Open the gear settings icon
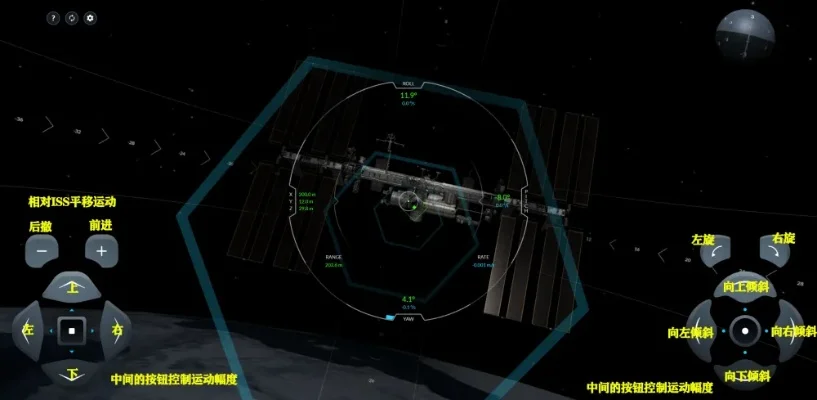The width and height of the screenshot is (817, 400). pos(91,18)
